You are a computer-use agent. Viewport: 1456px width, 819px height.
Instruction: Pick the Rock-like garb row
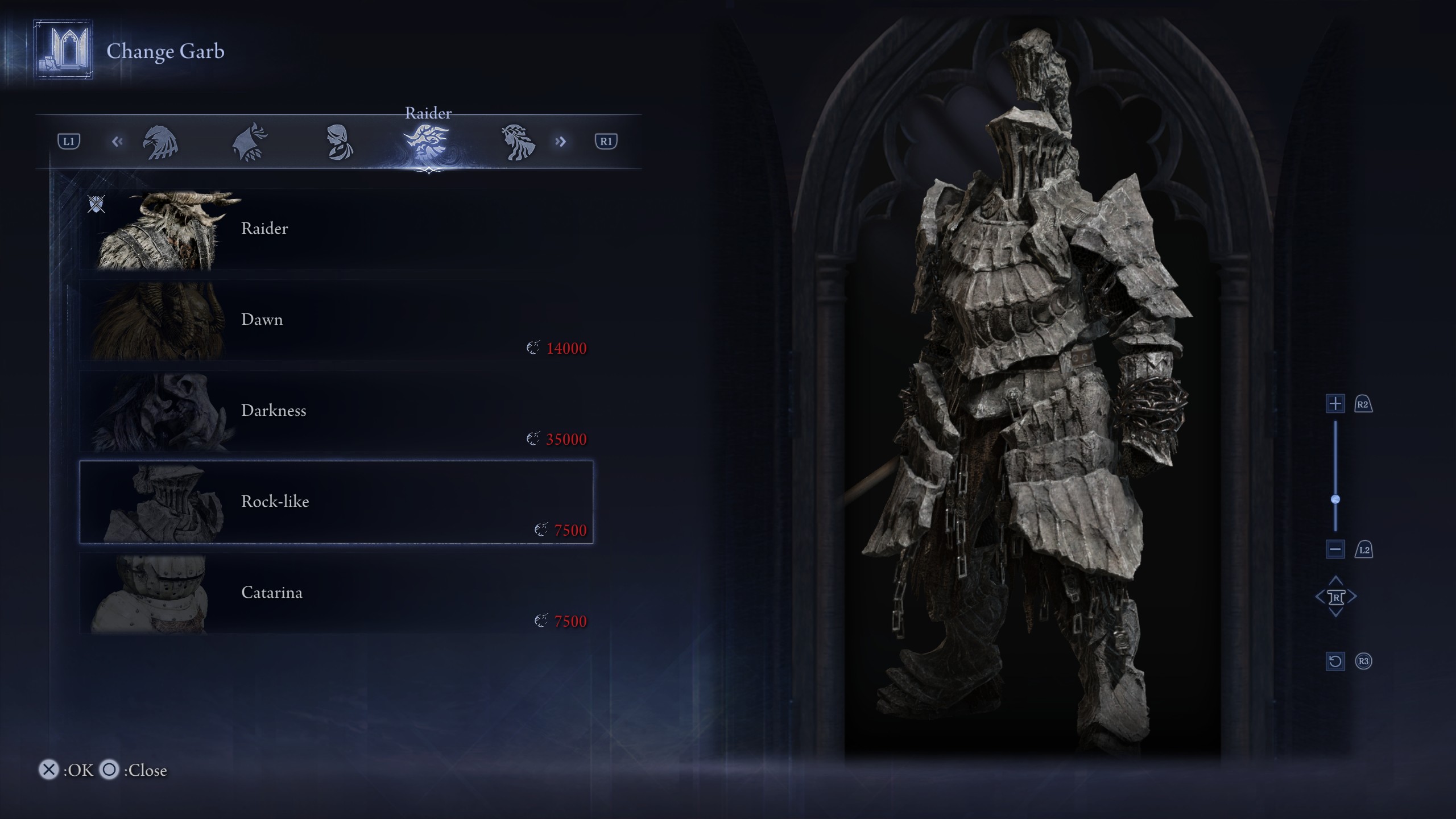(x=336, y=502)
